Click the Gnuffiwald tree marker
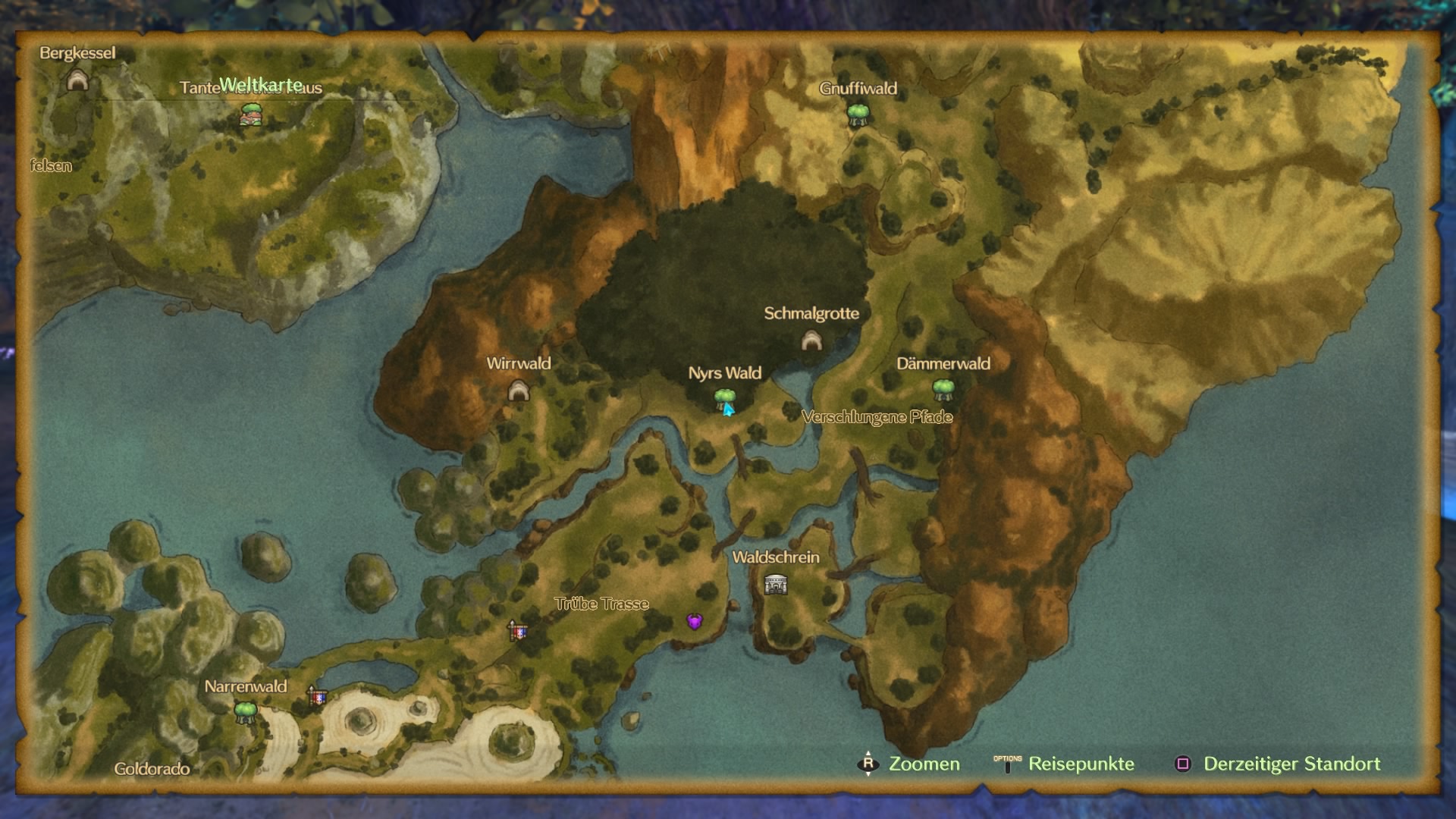1456x819 pixels. coord(858,115)
